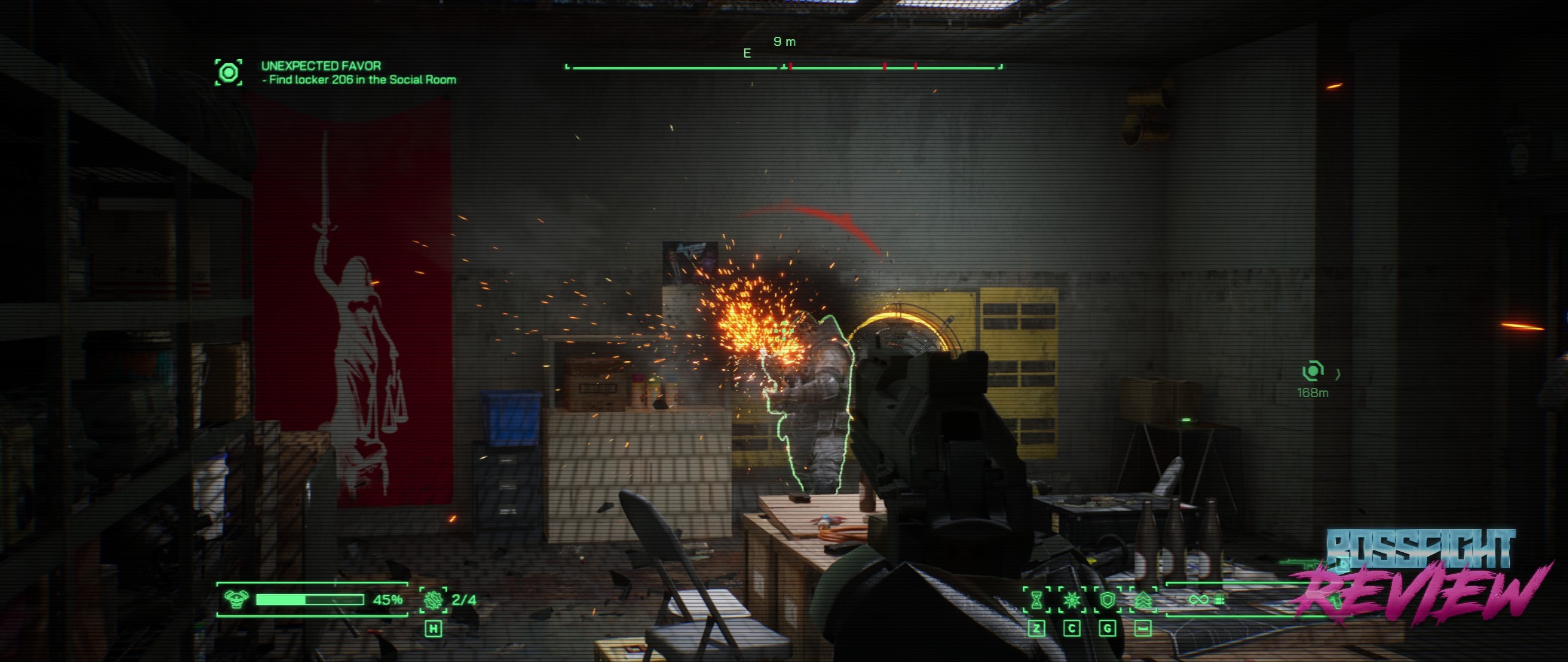Image resolution: width=1568 pixels, height=662 pixels.
Task: Use the gear repair charge icon
Action: (x=433, y=599)
